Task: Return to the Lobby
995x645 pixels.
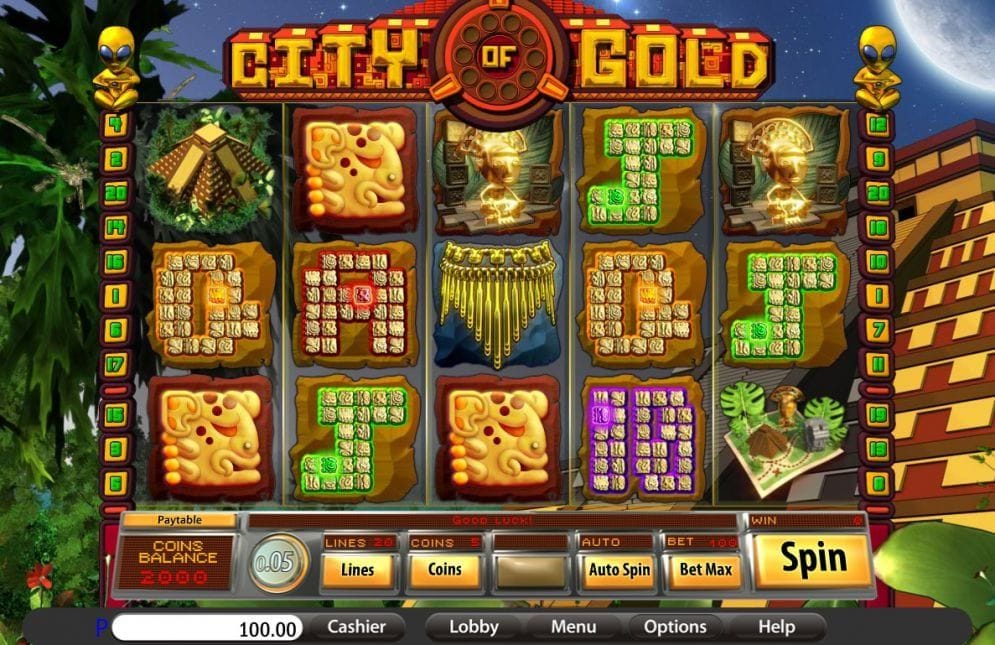Action: (473, 627)
